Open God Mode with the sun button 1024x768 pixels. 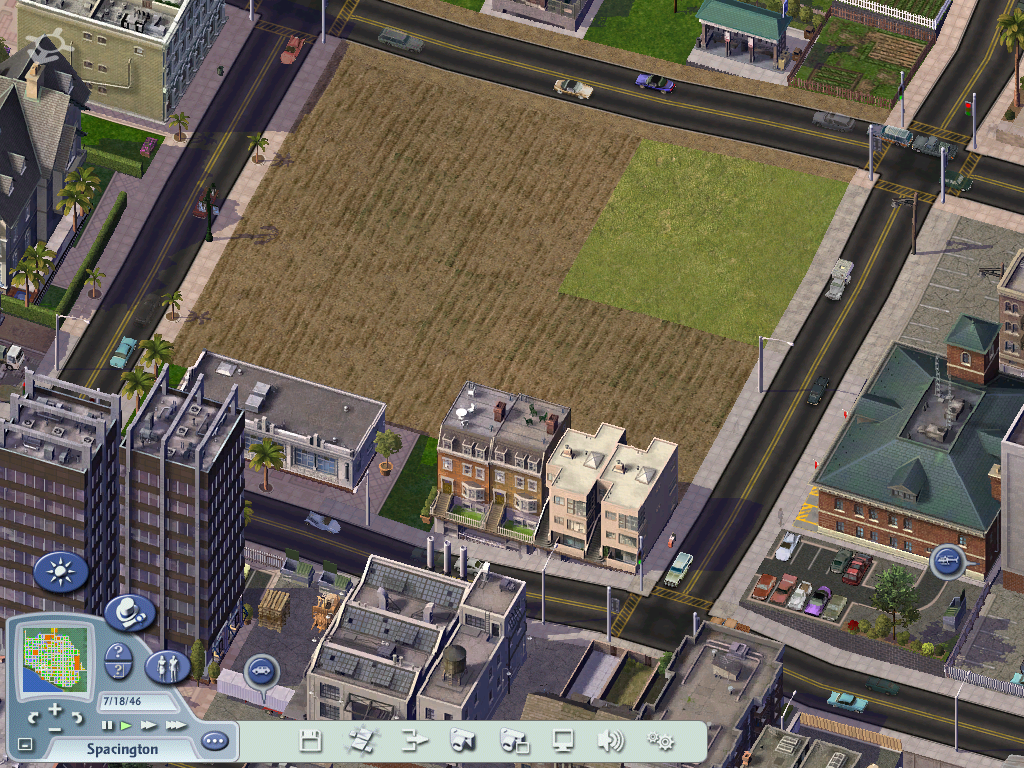(61, 572)
